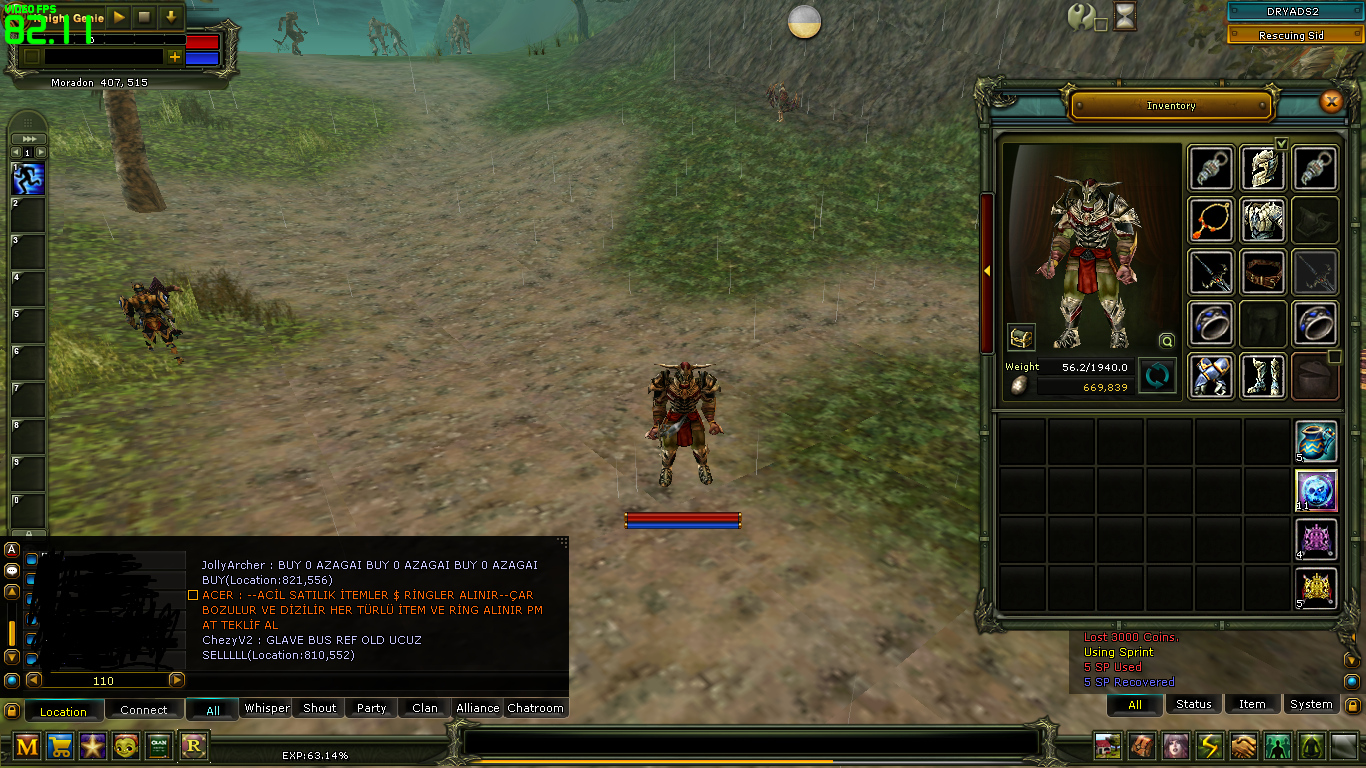The height and width of the screenshot is (768, 1366).
Task: Select the boots equipment slot
Action: (x=1263, y=375)
